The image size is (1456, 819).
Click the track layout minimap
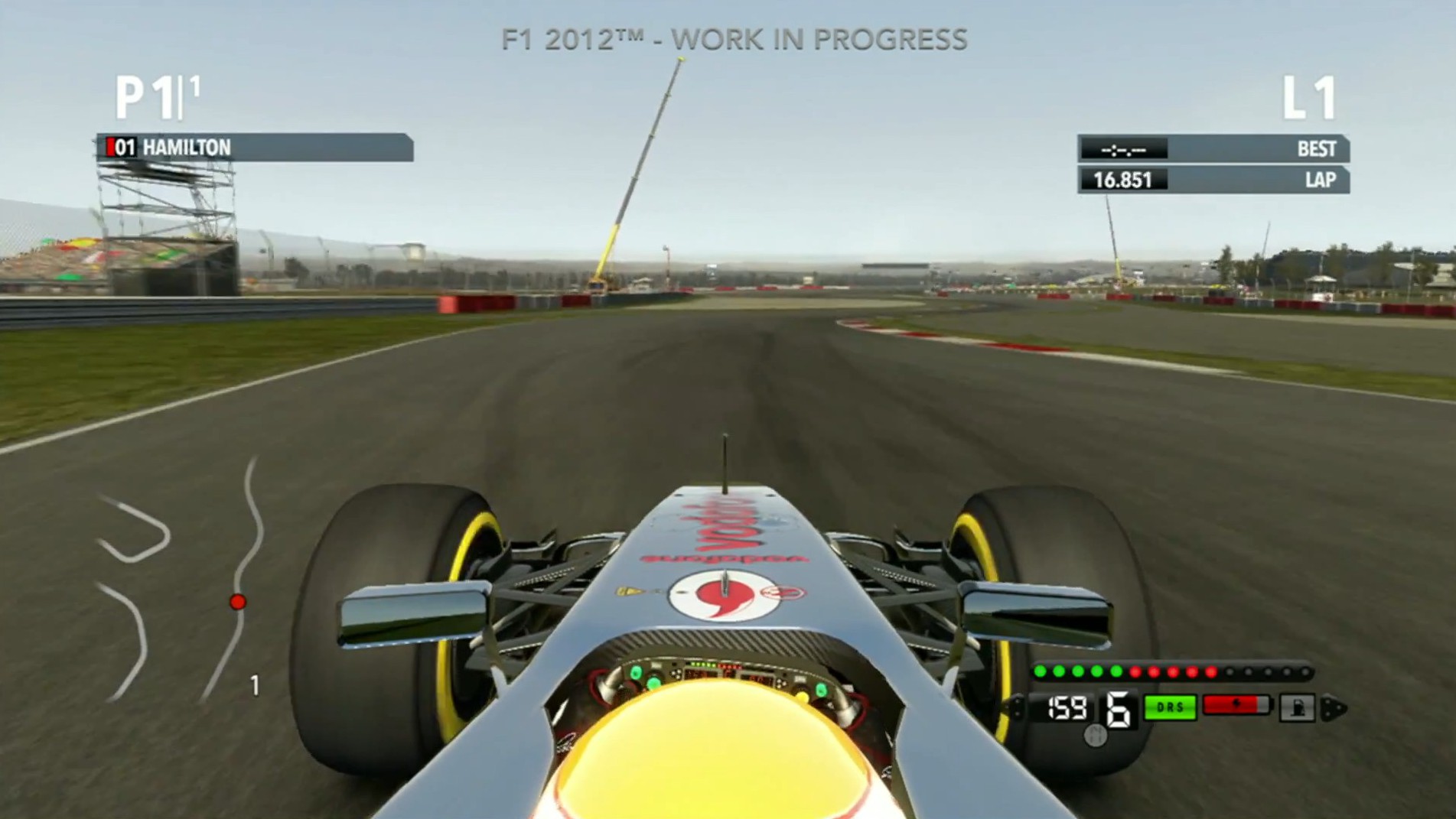point(180,581)
